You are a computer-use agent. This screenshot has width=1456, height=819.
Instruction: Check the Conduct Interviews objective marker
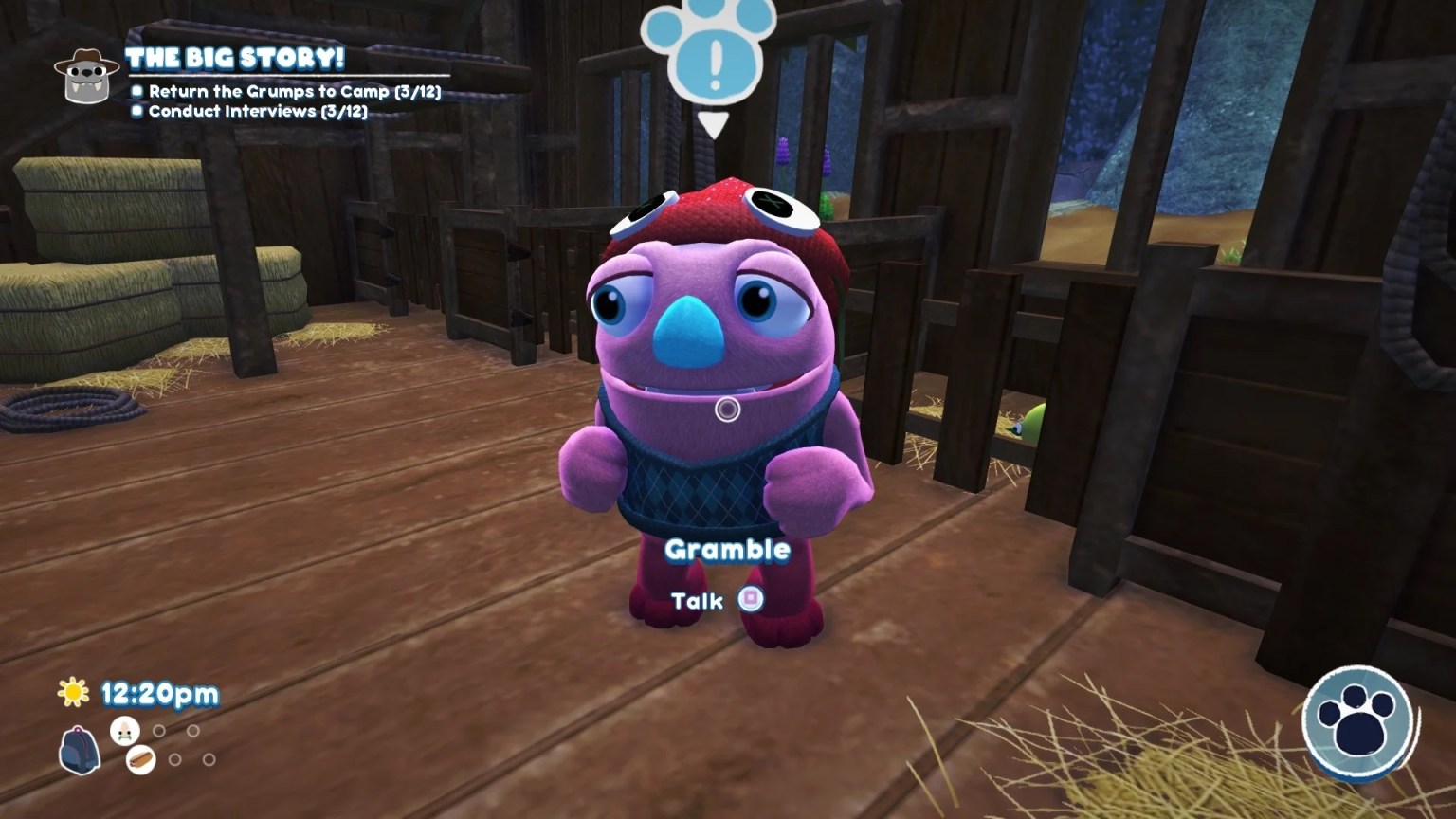tap(136, 112)
